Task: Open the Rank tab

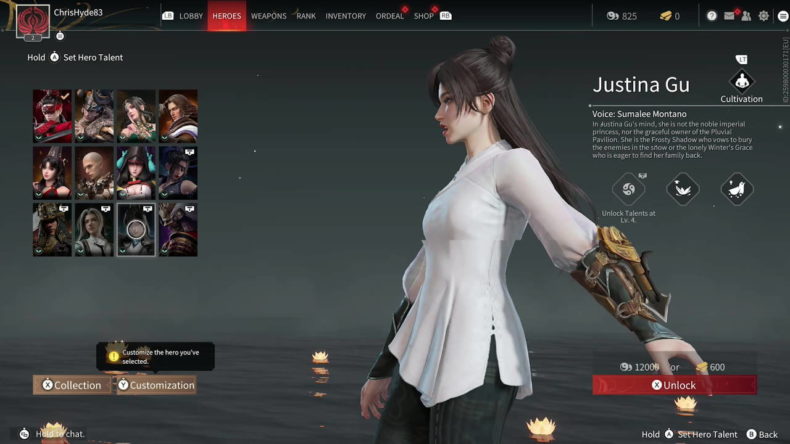Action: point(306,16)
